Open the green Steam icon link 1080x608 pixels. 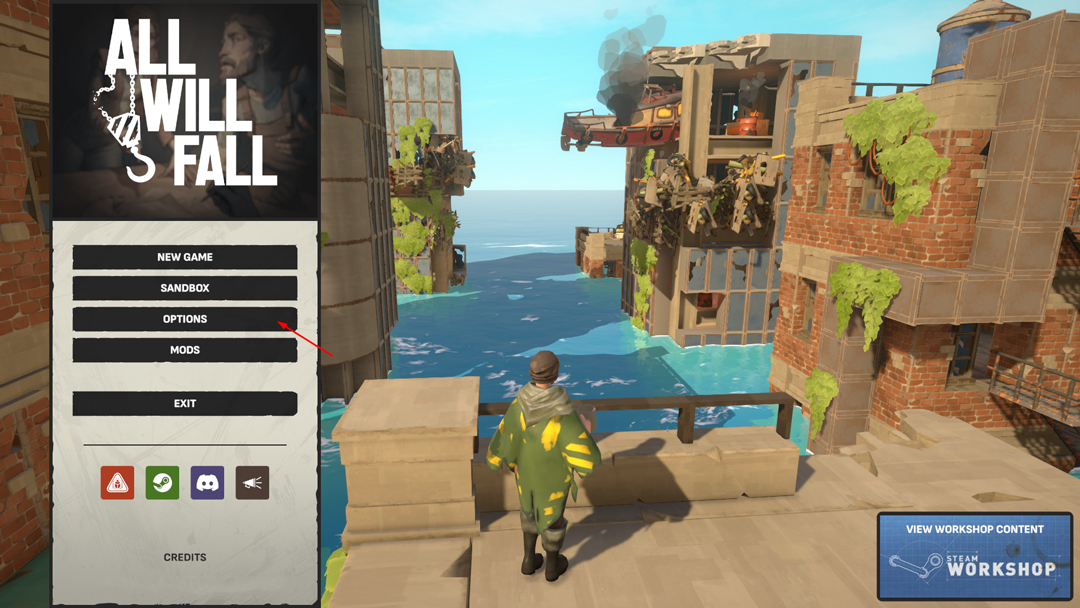pyautogui.click(x=162, y=483)
